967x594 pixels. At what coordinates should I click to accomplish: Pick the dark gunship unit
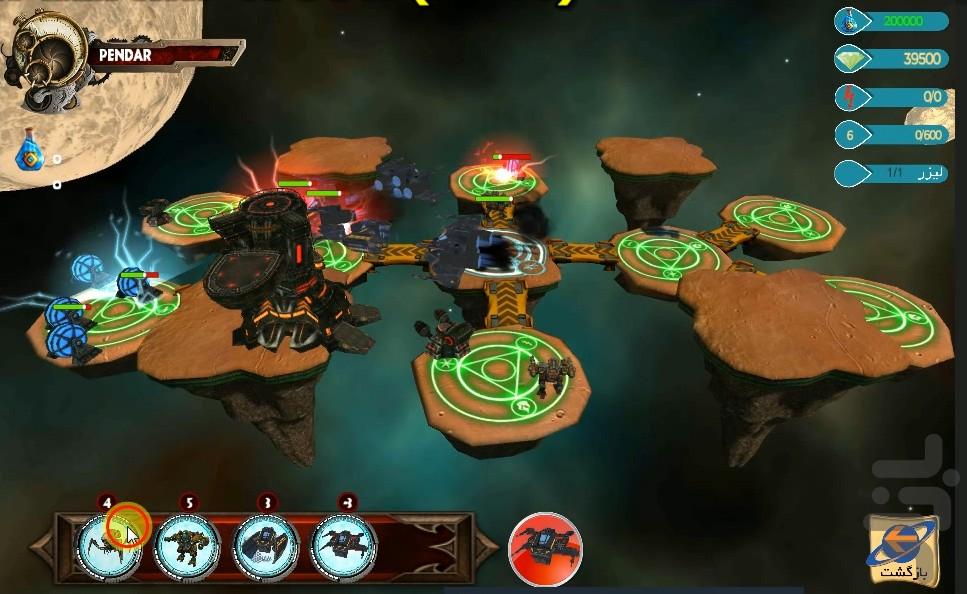pyautogui.click(x=265, y=546)
